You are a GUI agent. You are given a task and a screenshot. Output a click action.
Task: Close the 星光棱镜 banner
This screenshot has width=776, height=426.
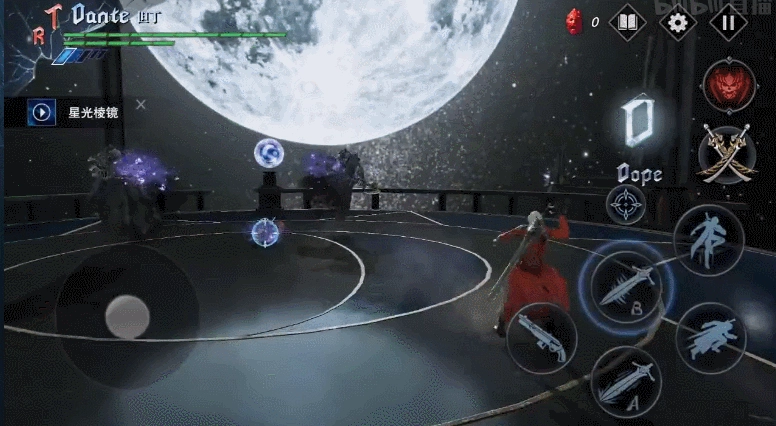point(141,104)
